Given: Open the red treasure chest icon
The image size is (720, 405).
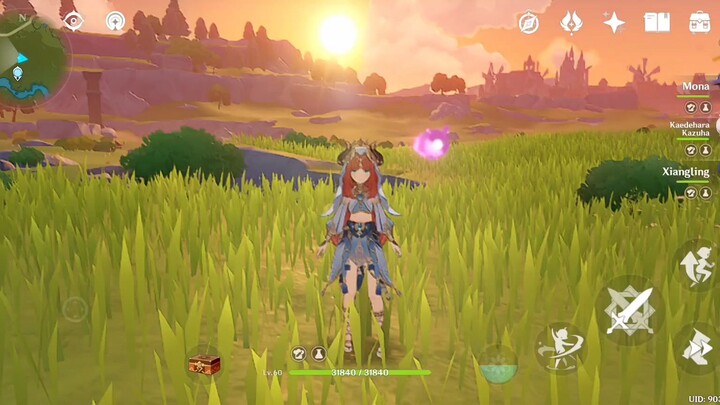Looking at the screenshot, I should 204,363.
